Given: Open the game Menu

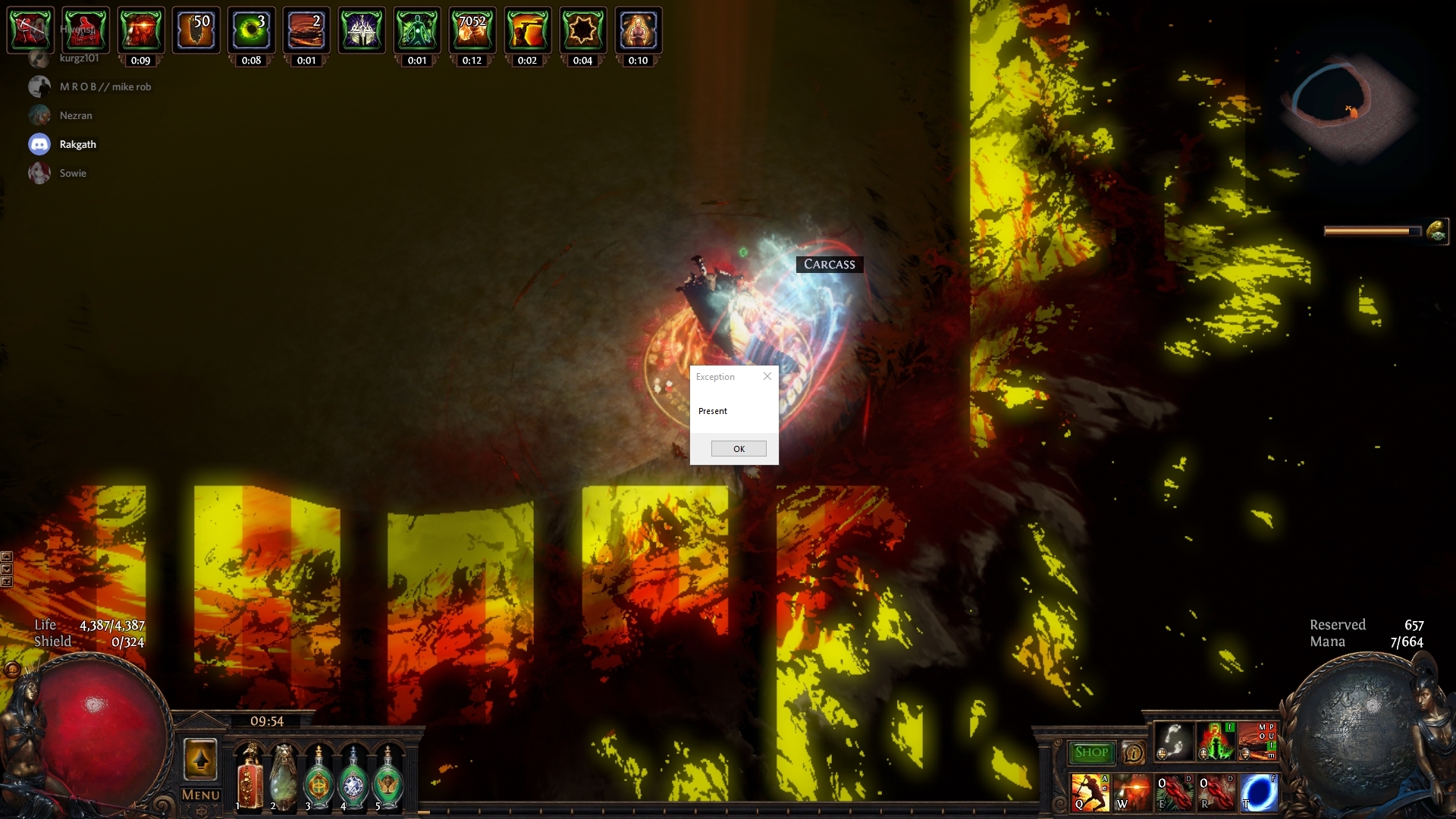Looking at the screenshot, I should pos(200,794).
